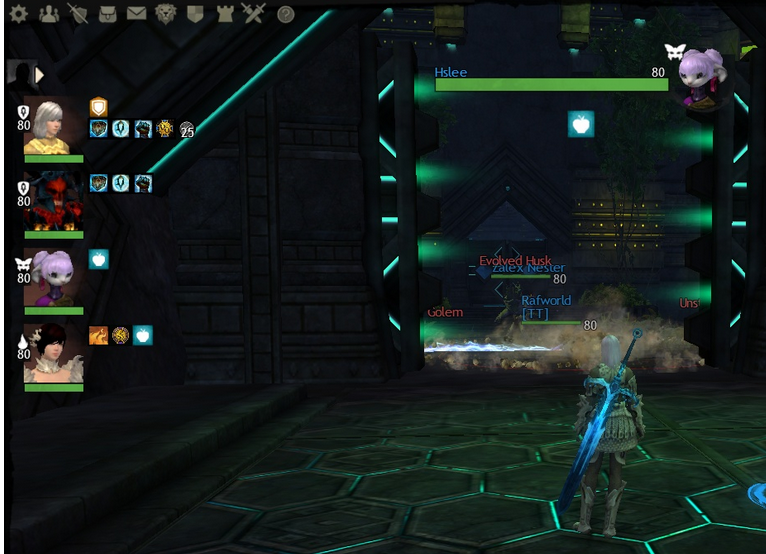Image resolution: width=766 pixels, height=554 pixels.
Task: Check mail via the envelope icon
Action: tap(136, 14)
